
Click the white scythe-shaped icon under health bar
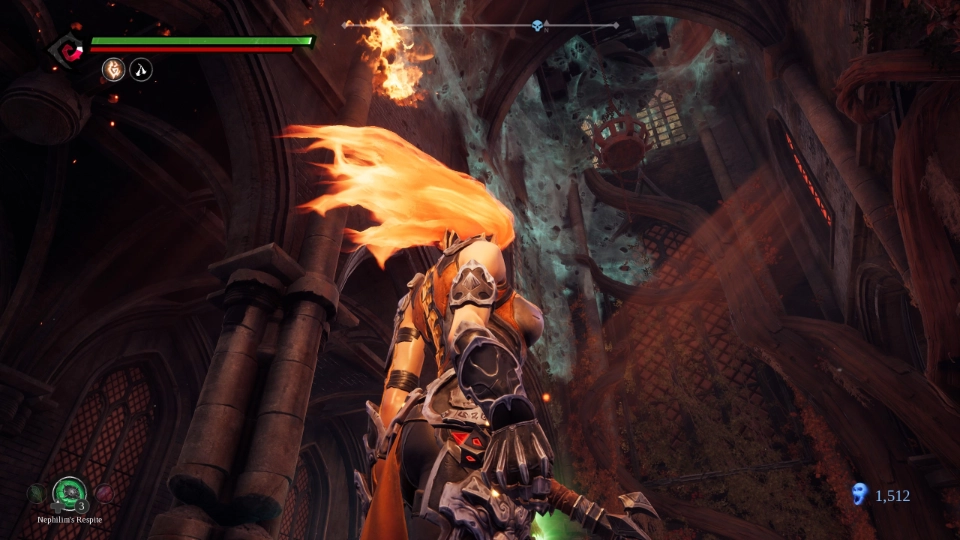click(x=141, y=70)
